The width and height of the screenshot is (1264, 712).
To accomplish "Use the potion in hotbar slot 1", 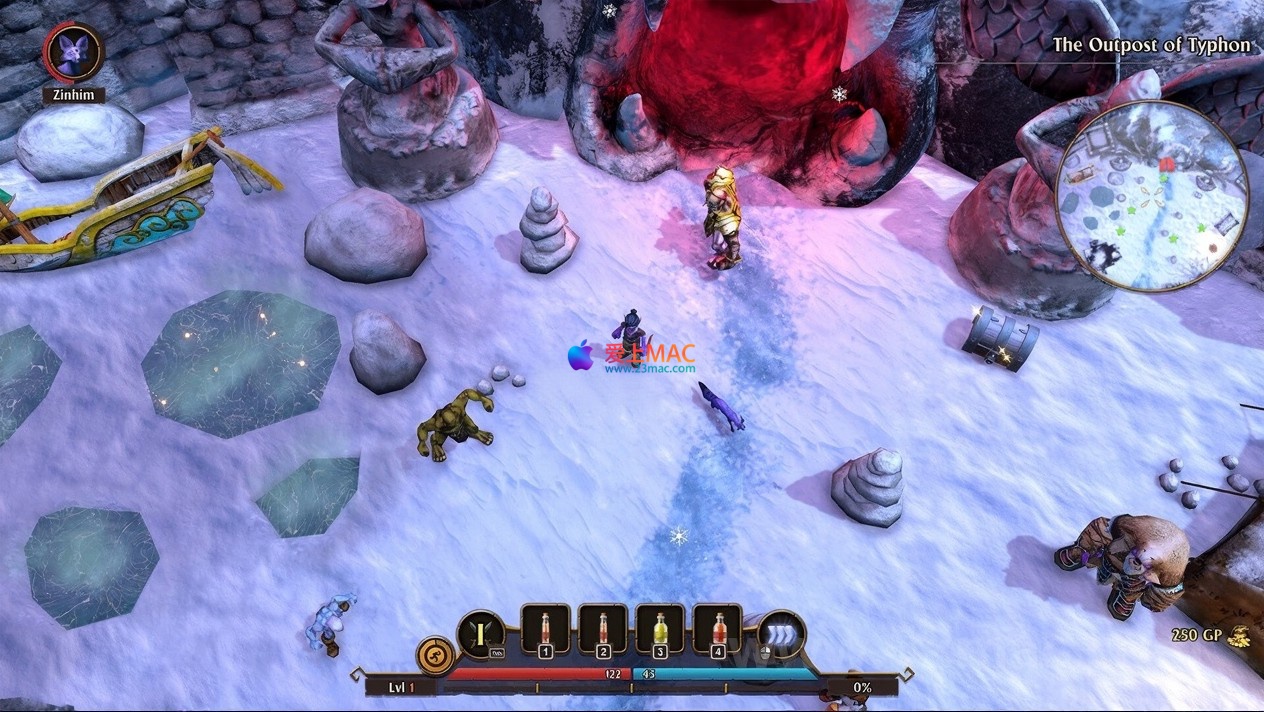I will [545, 630].
